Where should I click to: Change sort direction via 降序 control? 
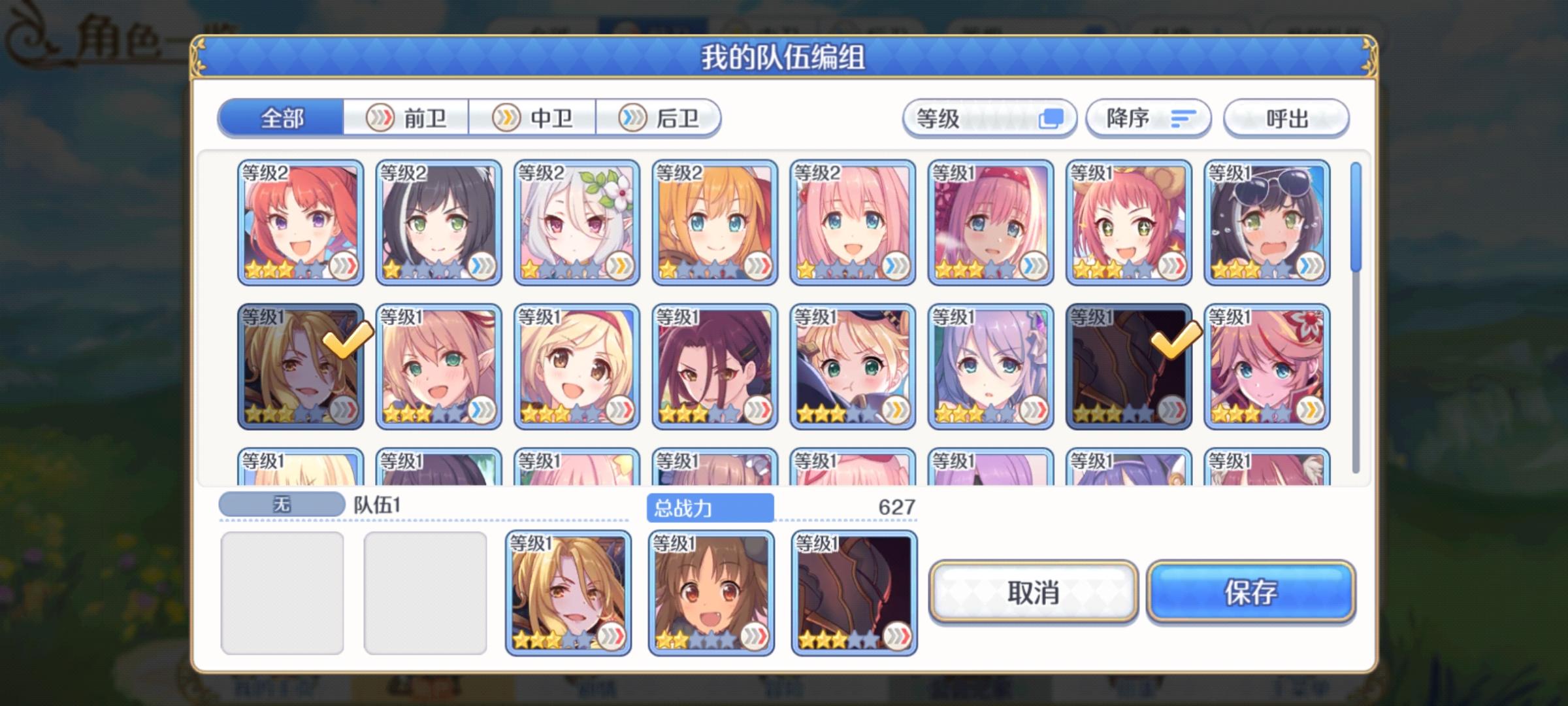click(1148, 118)
